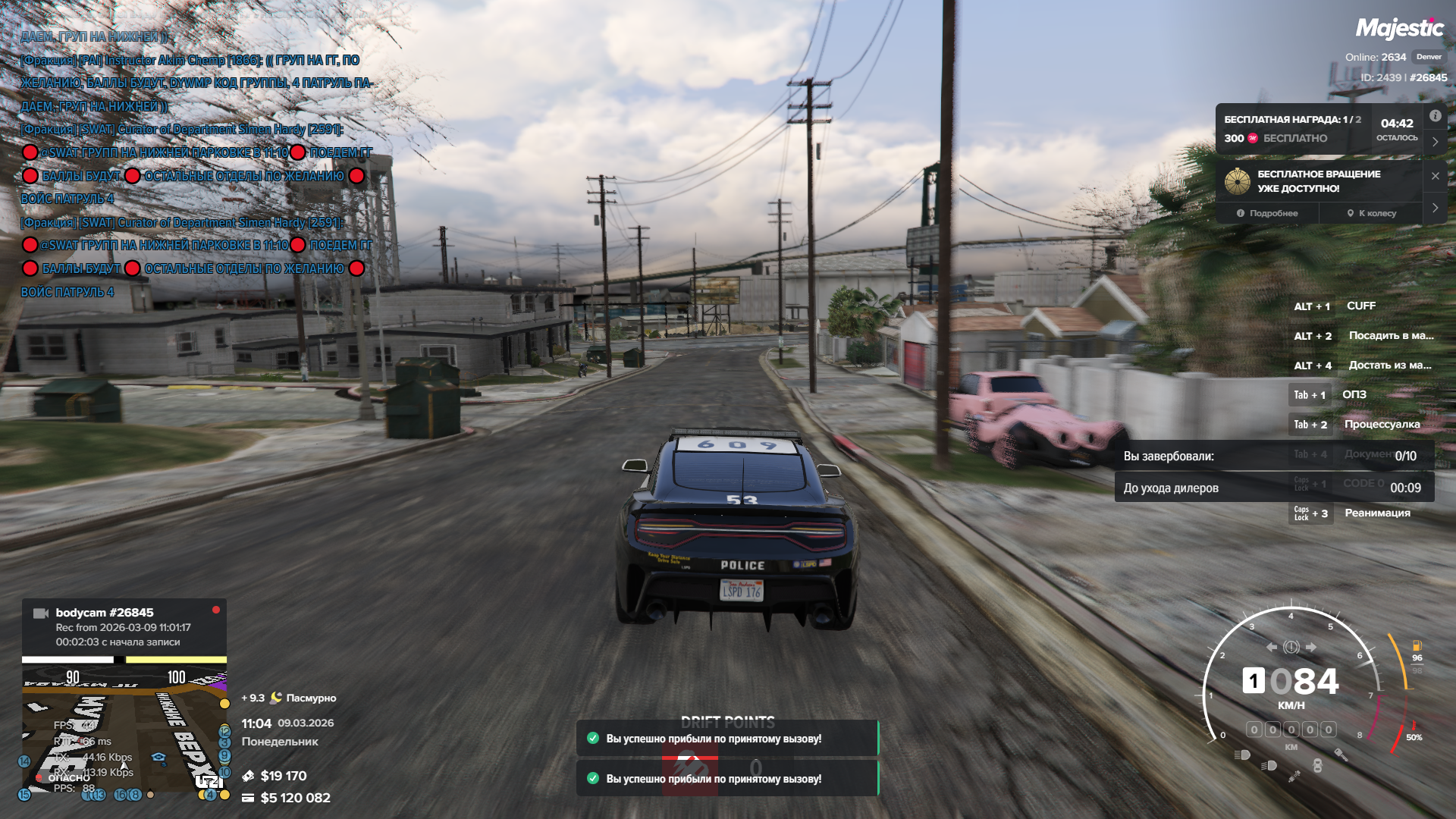Click Подробнее on the free spin notification
The width and height of the screenshot is (1456, 819).
1267,213
